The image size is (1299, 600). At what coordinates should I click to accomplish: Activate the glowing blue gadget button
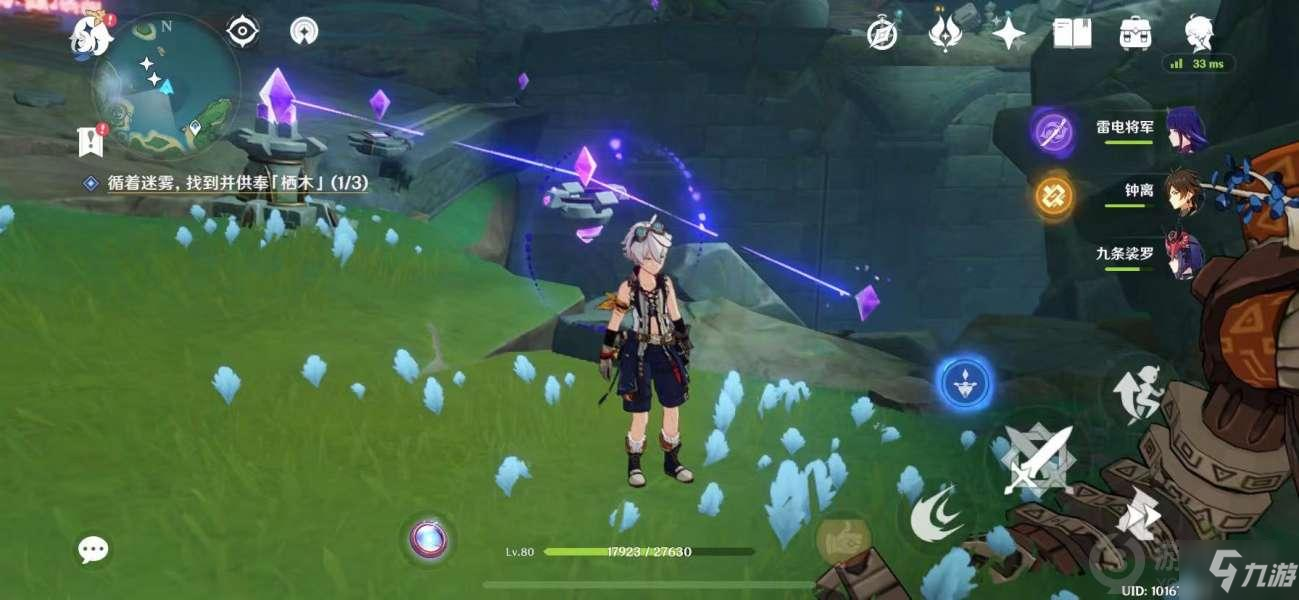tap(965, 384)
